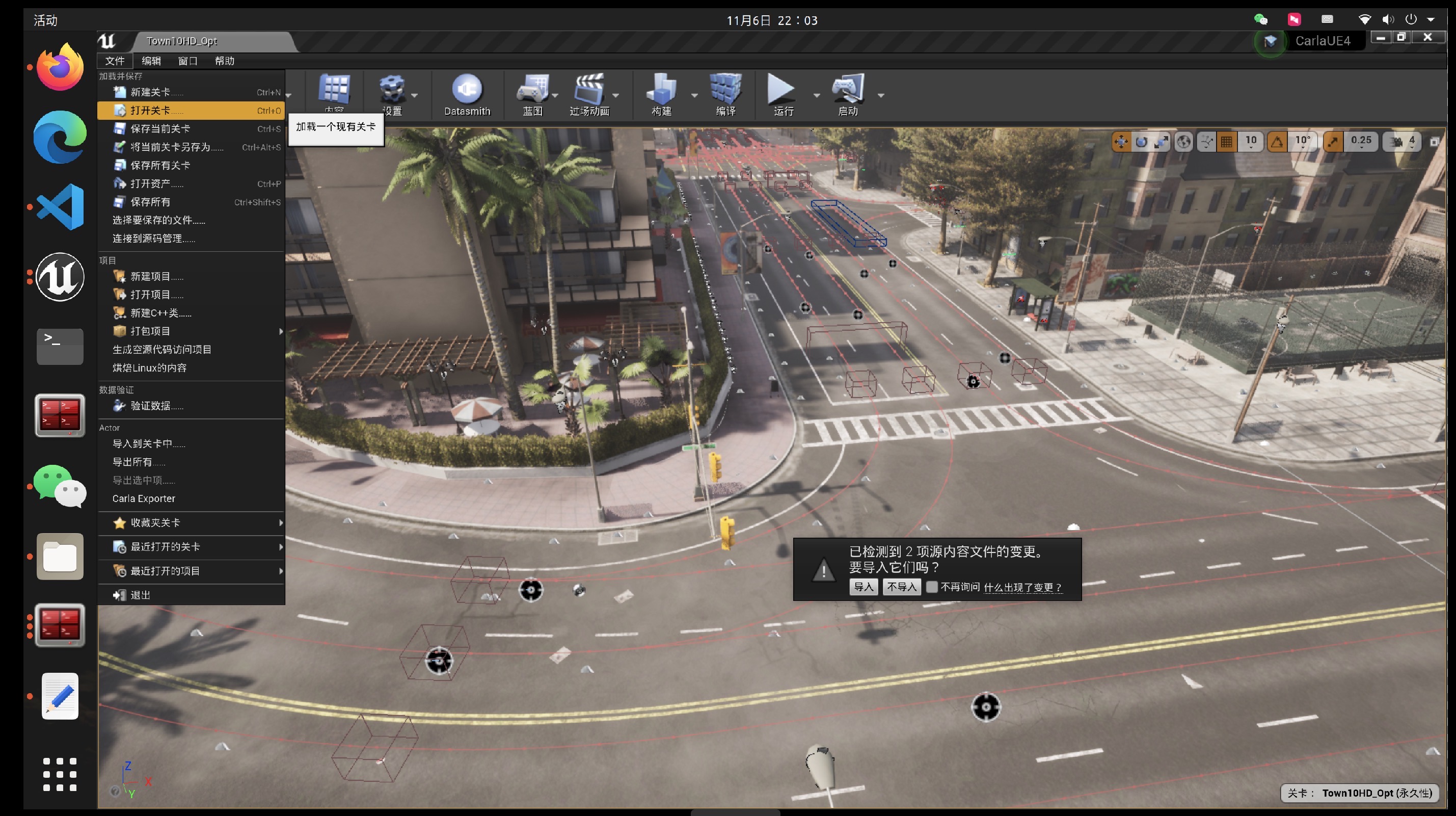Choose 新建关卡 from the File menu
This screenshot has height=816, width=1456.
[x=150, y=92]
